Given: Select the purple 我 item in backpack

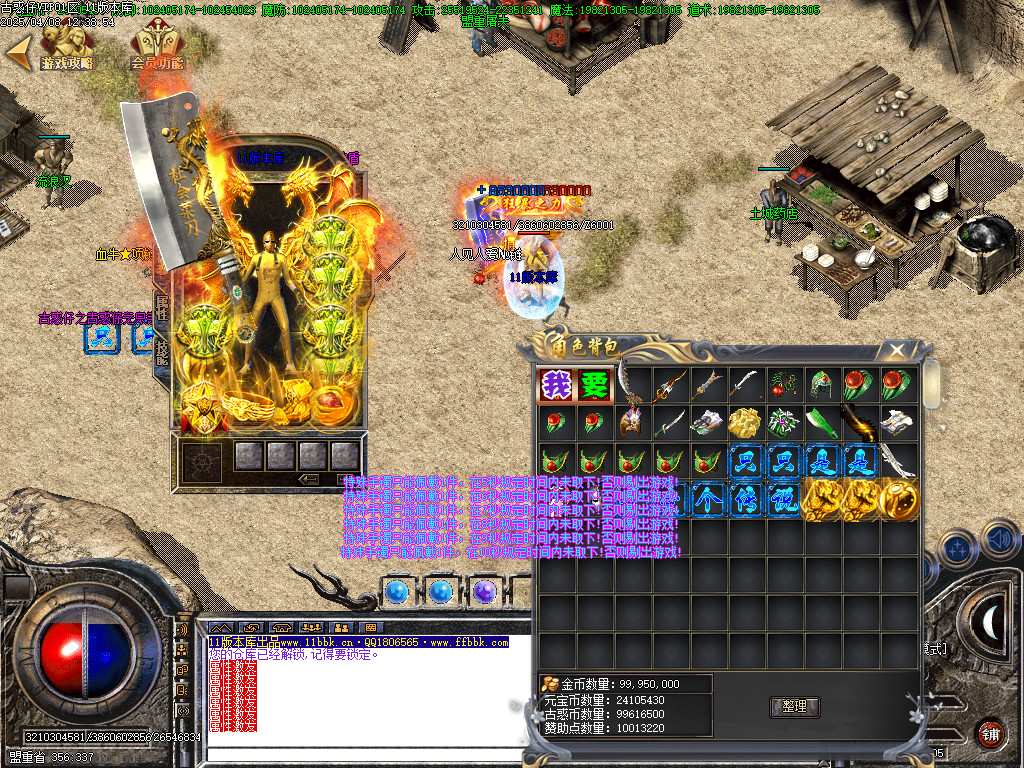Looking at the screenshot, I should (x=556, y=385).
